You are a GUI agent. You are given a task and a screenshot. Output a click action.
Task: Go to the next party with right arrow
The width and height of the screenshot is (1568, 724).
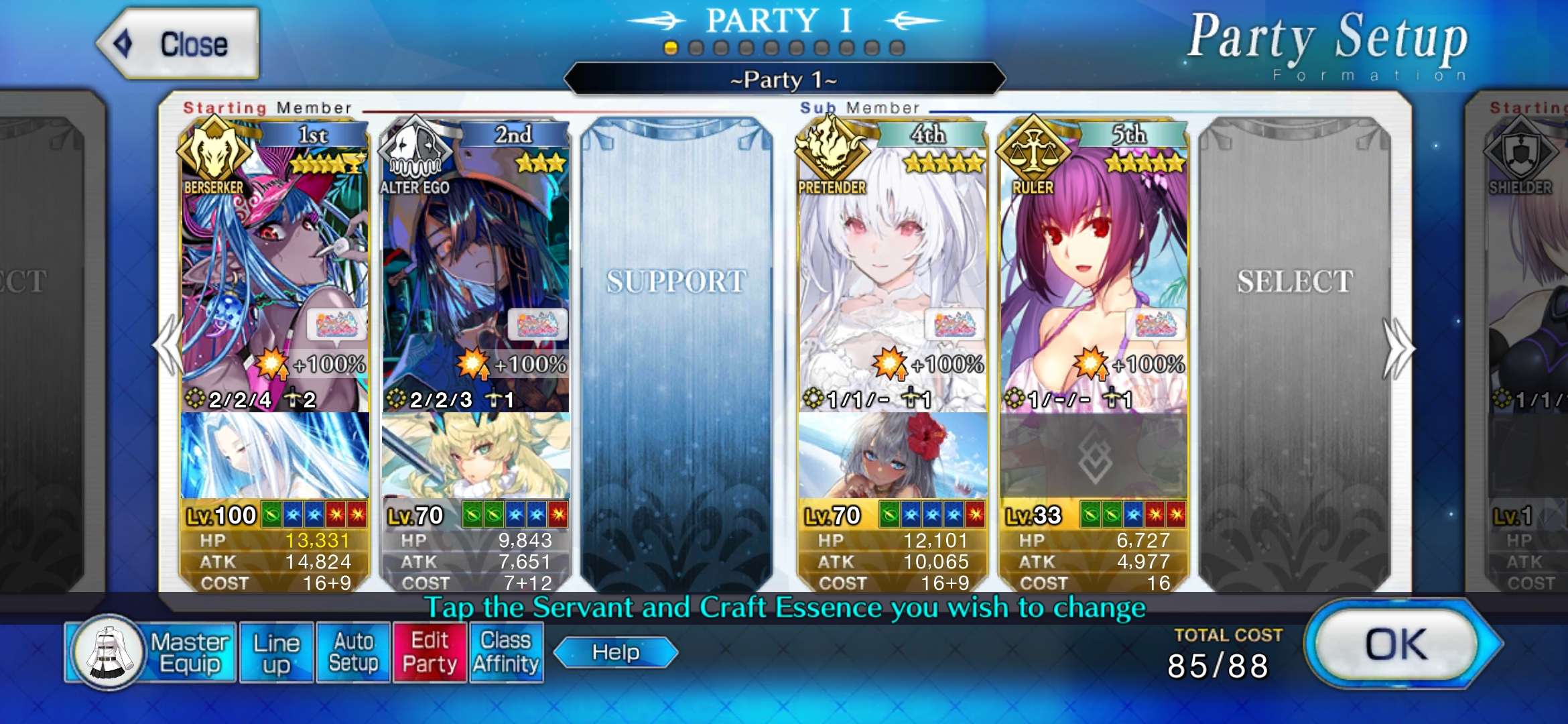click(x=1399, y=349)
